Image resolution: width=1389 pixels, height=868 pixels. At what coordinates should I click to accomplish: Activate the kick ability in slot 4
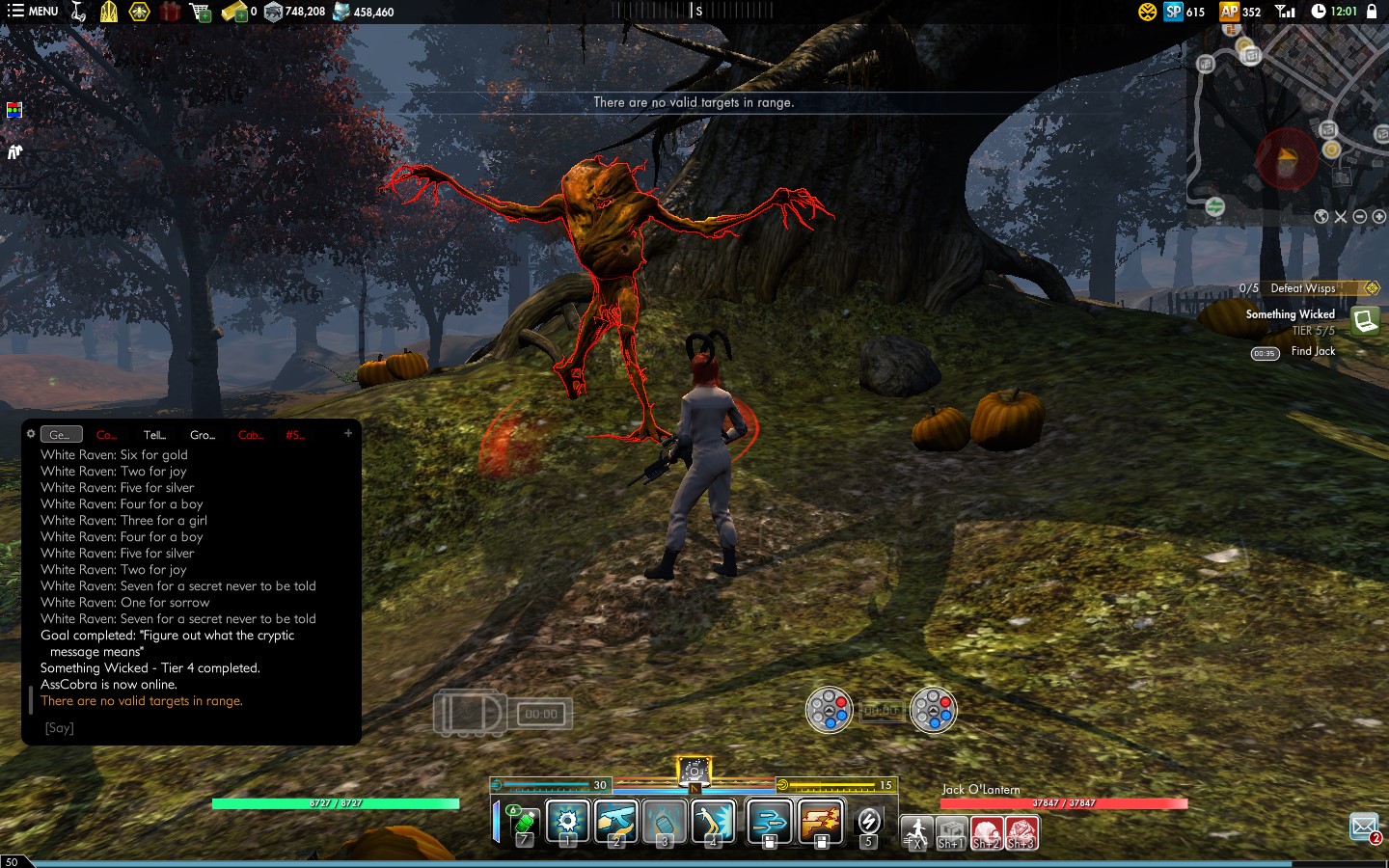click(x=713, y=823)
